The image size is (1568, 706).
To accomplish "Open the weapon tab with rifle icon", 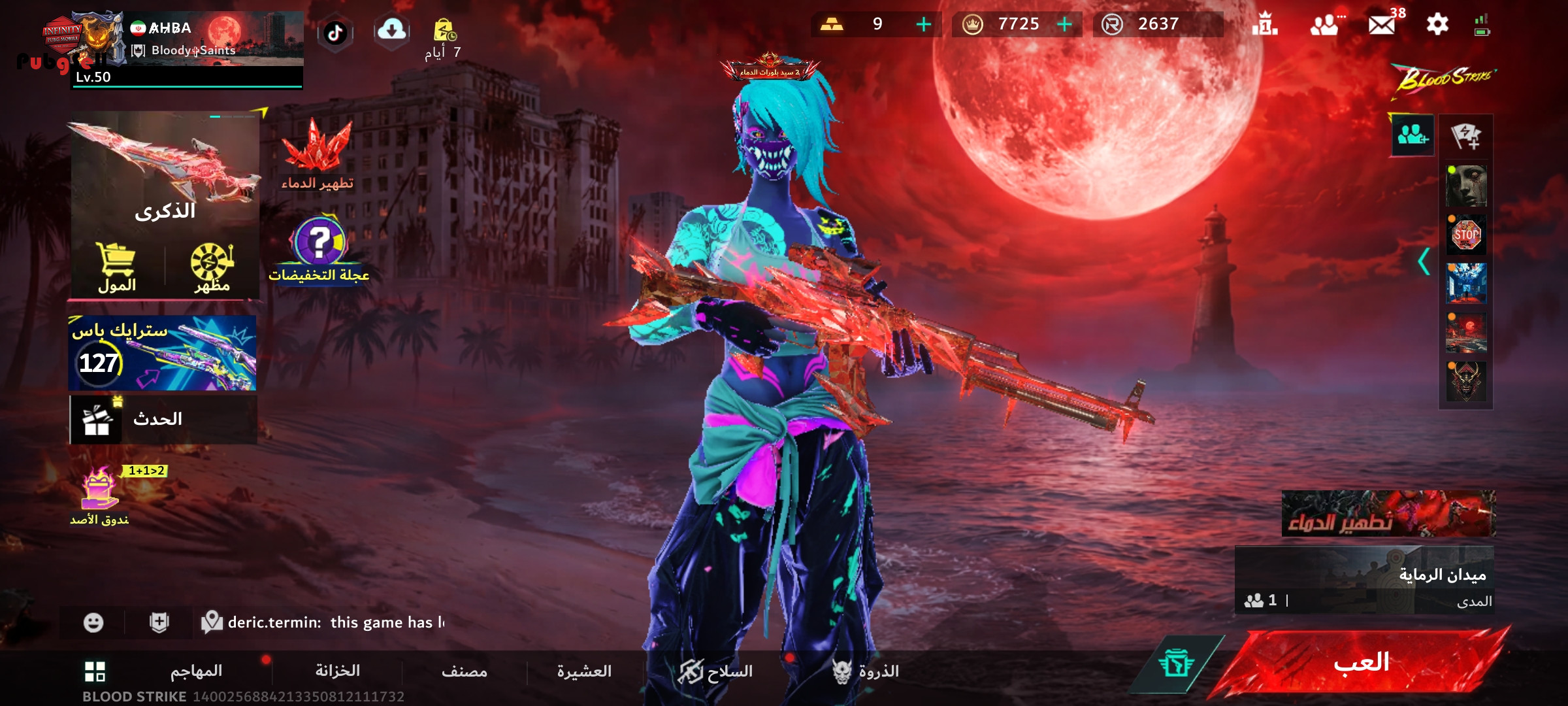I will (x=715, y=671).
